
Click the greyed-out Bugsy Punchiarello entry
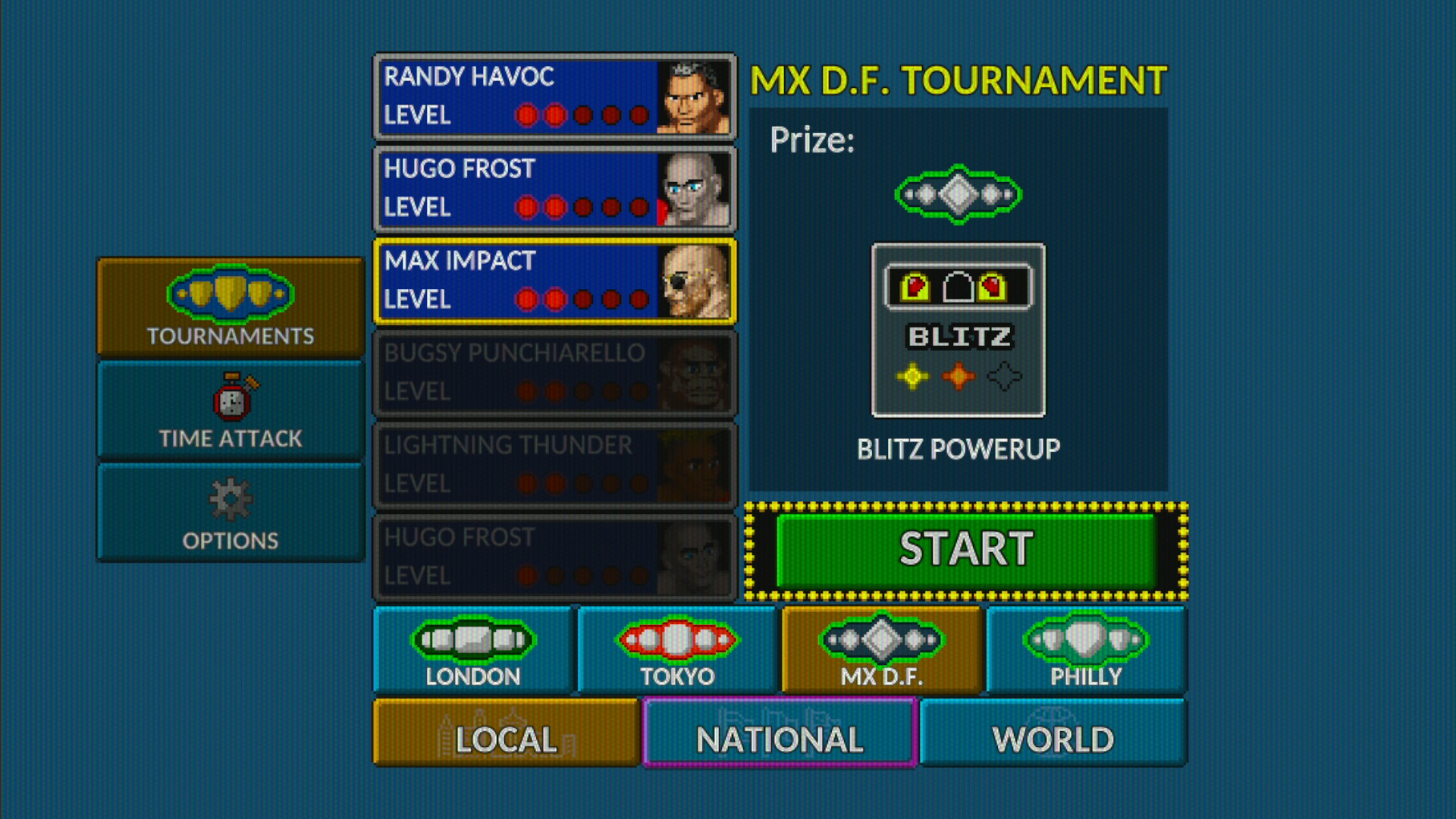(x=531, y=373)
